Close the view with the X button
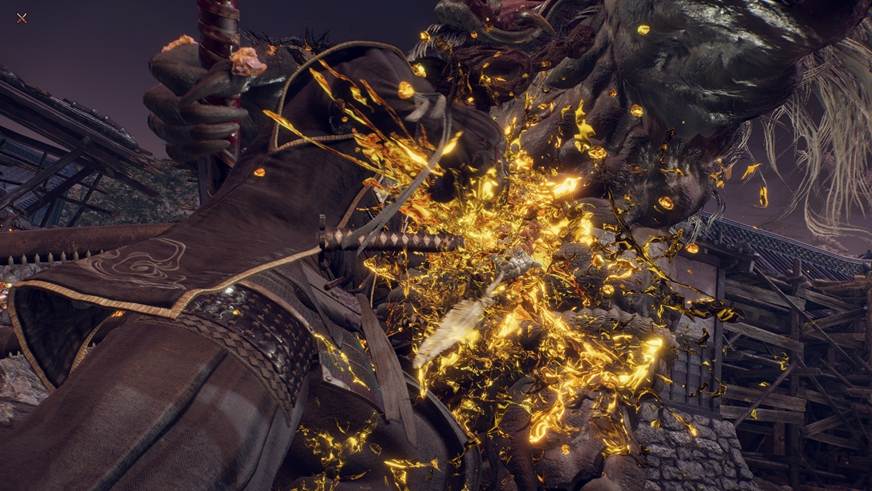The image size is (872, 491). (22, 17)
